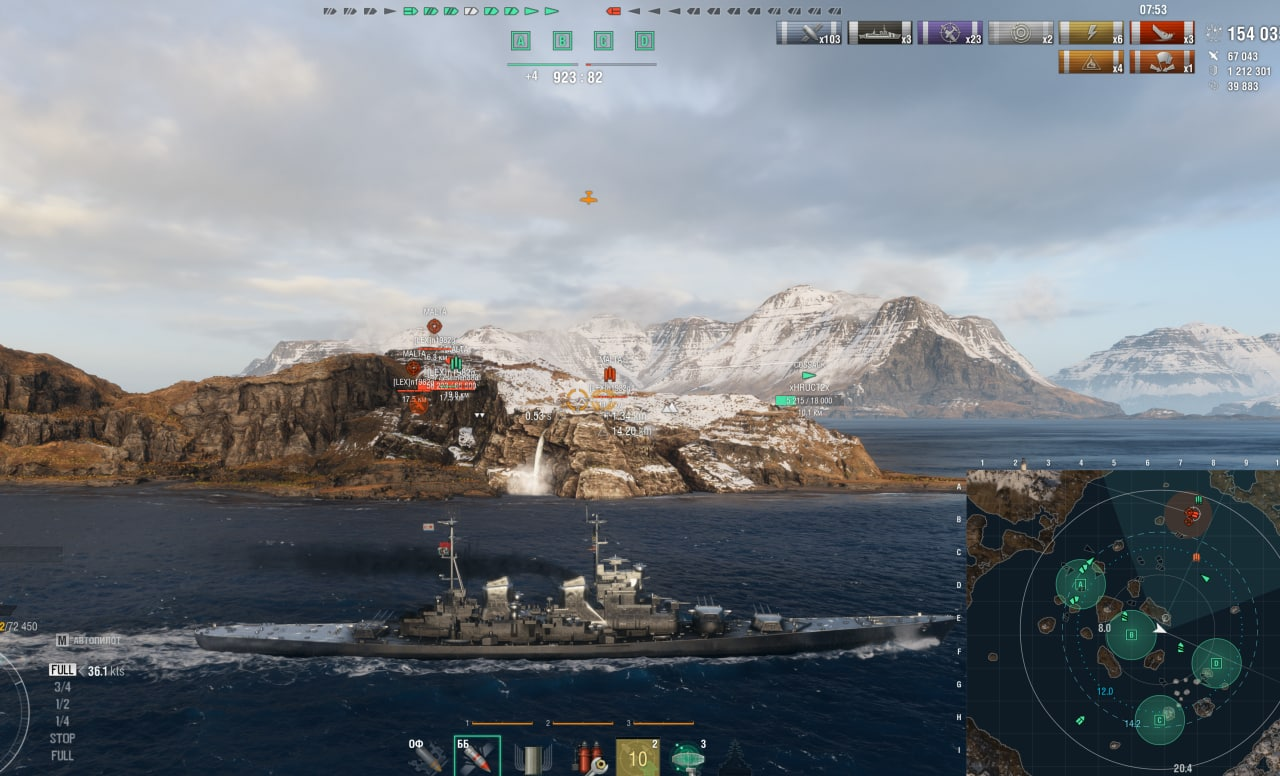This screenshot has height=776, width=1280.
Task: Click capture point D on the minimap
Action: tap(1216, 663)
